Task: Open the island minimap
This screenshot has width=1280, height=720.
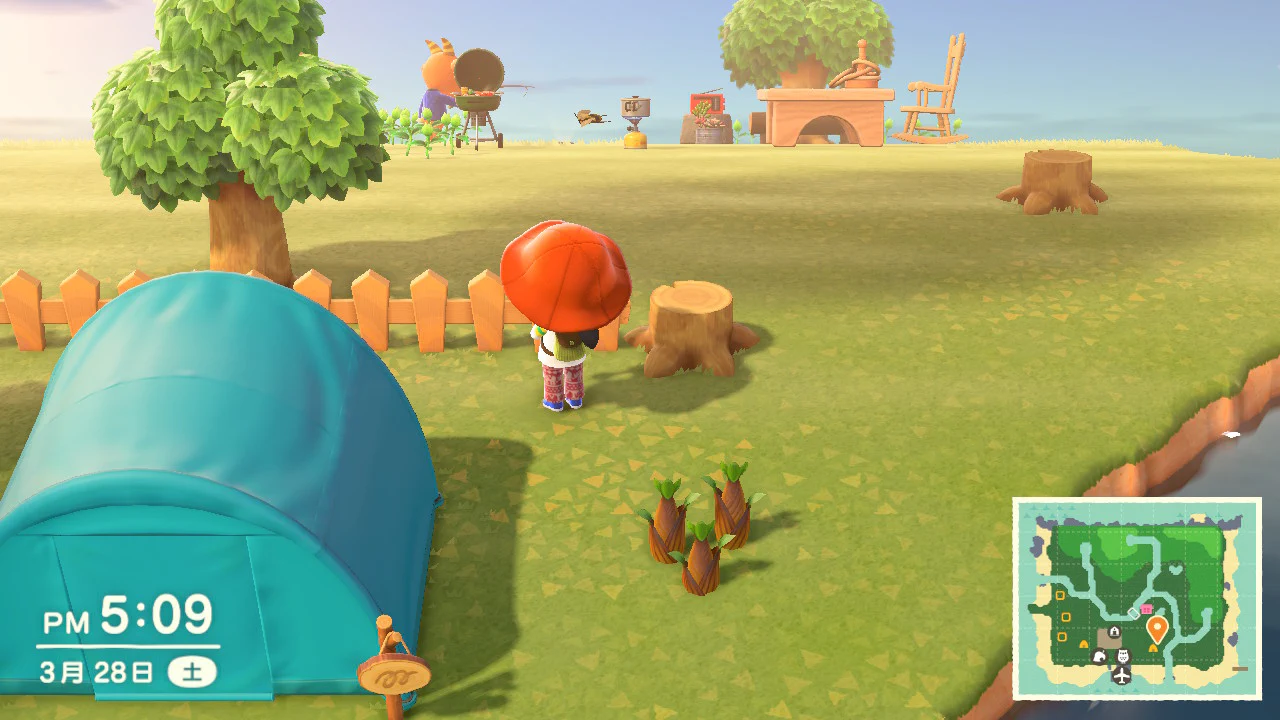Action: click(x=1137, y=598)
